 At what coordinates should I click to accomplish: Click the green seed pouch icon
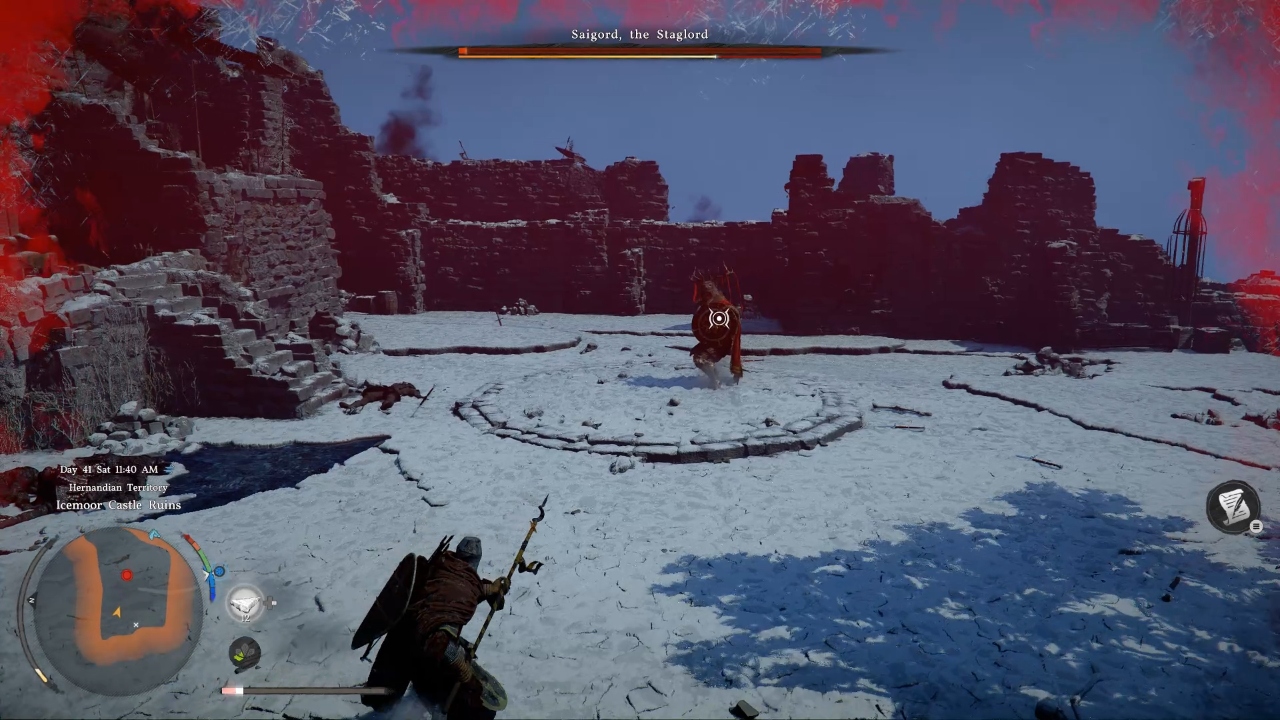(243, 652)
